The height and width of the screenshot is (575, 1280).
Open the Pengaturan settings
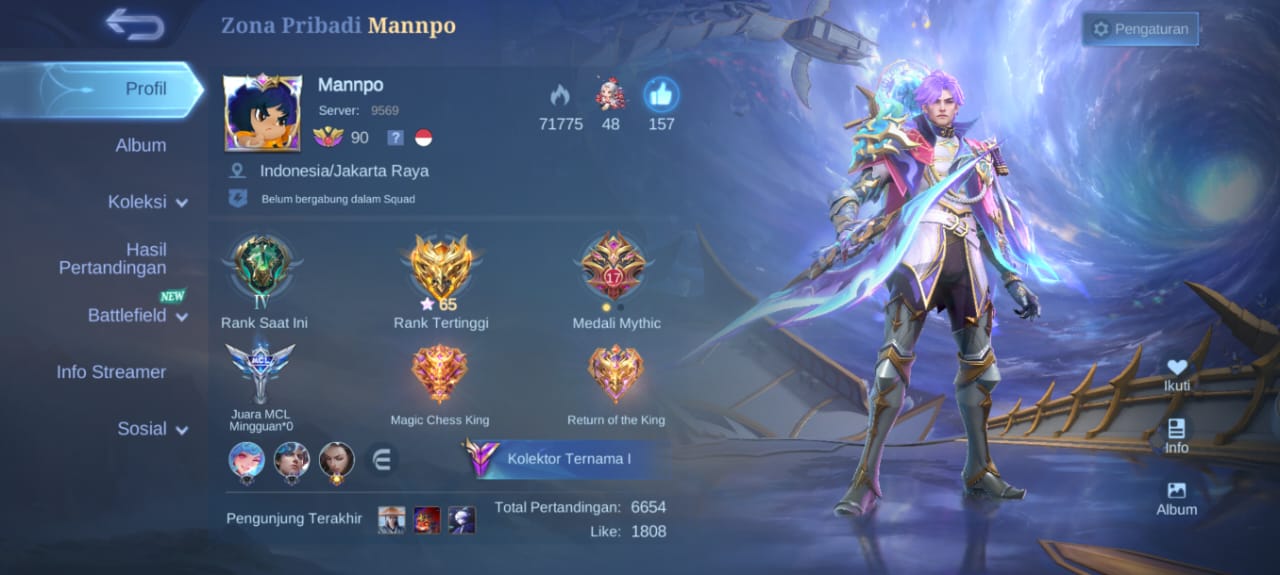[x=1140, y=29]
